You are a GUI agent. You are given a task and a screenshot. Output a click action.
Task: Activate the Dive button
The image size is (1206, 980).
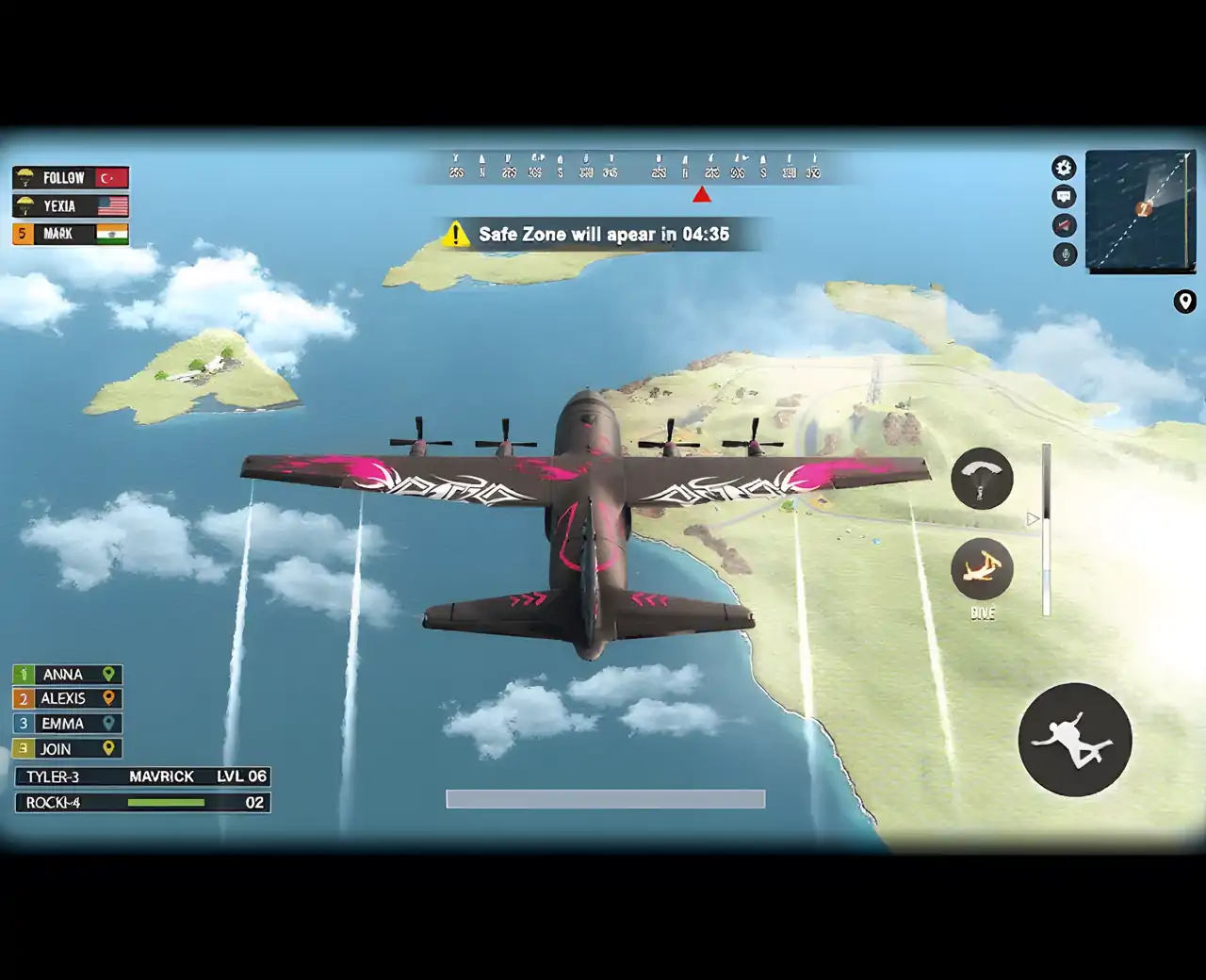click(x=982, y=569)
